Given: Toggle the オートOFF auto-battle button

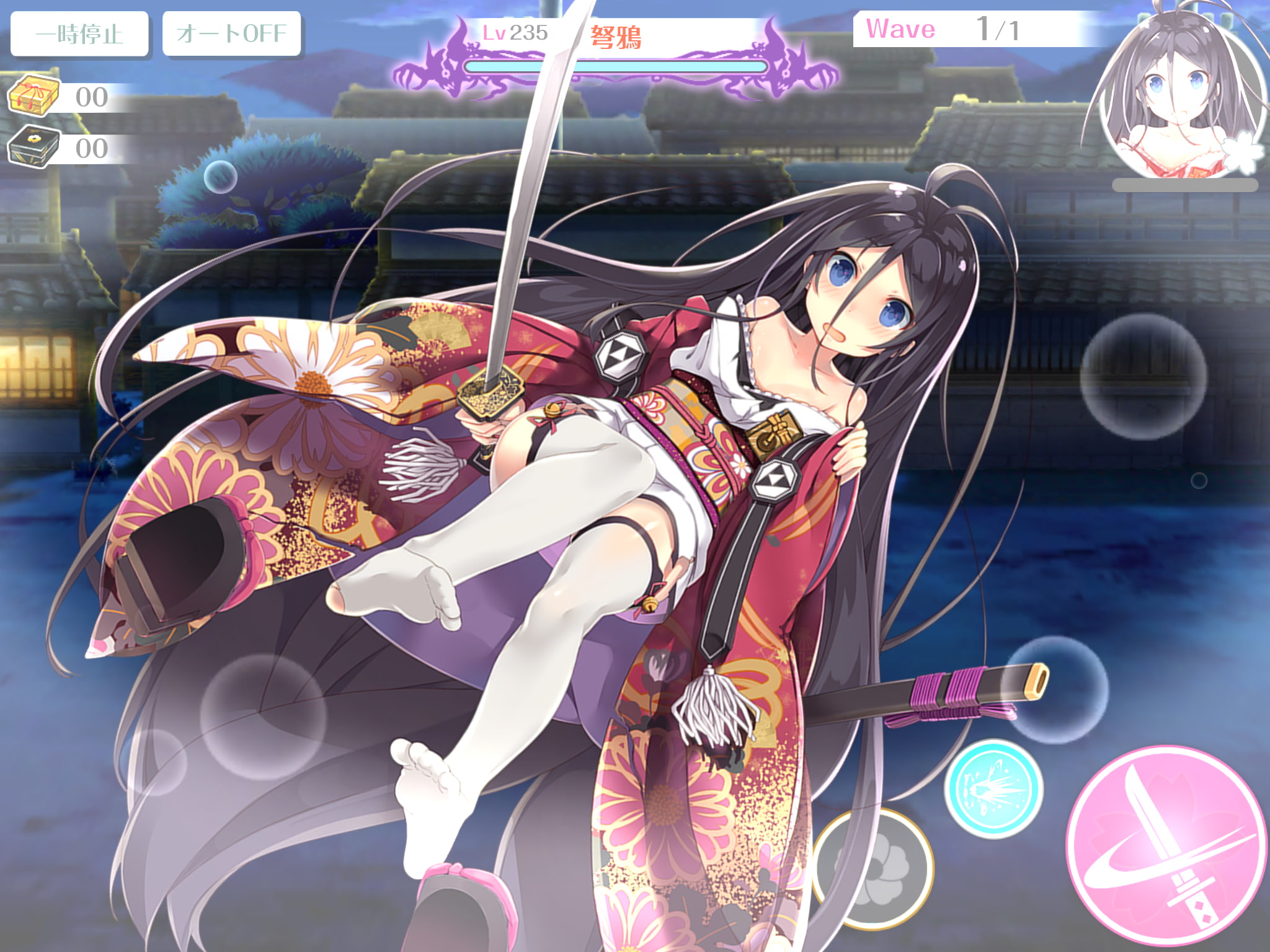Looking at the screenshot, I should [x=231, y=34].
